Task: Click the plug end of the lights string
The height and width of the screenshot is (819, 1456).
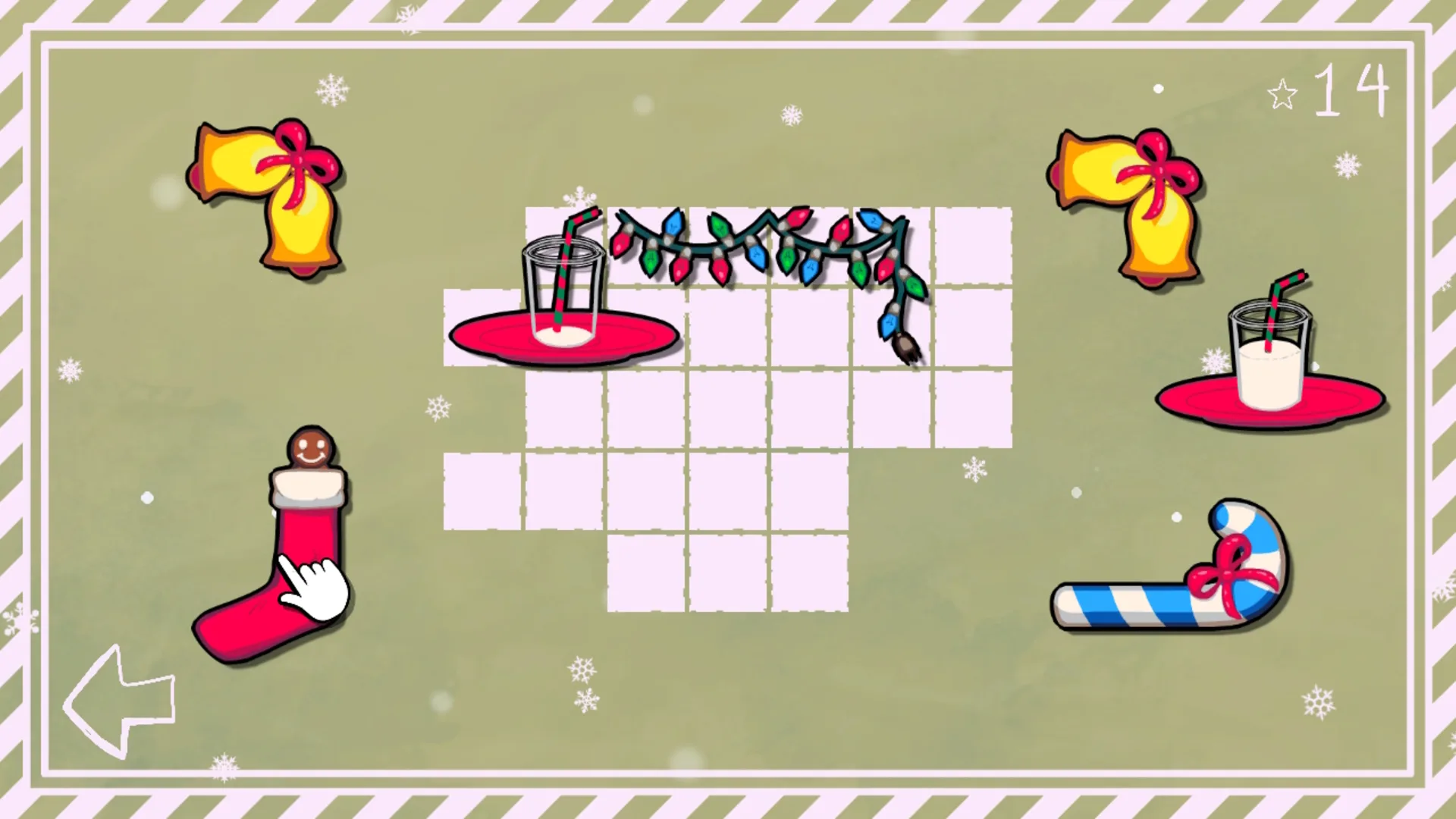Action: 906,345
